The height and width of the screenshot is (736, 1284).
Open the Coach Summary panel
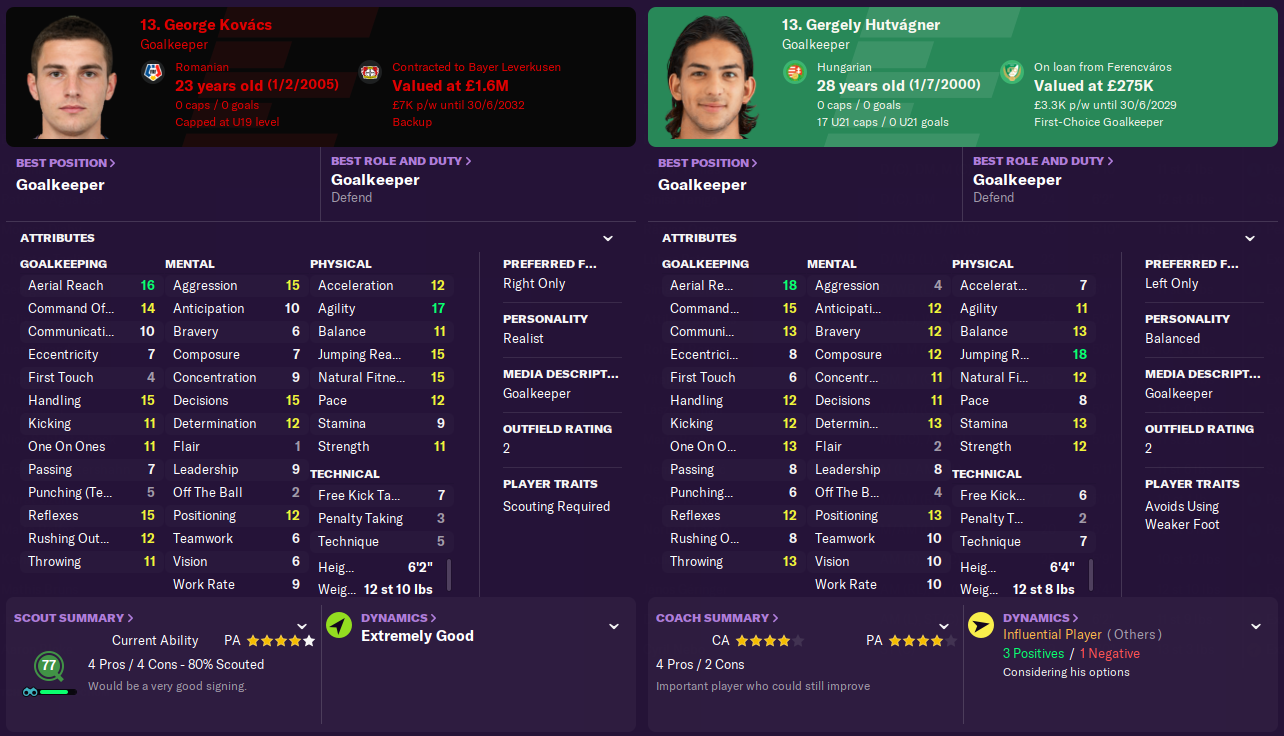coord(717,618)
